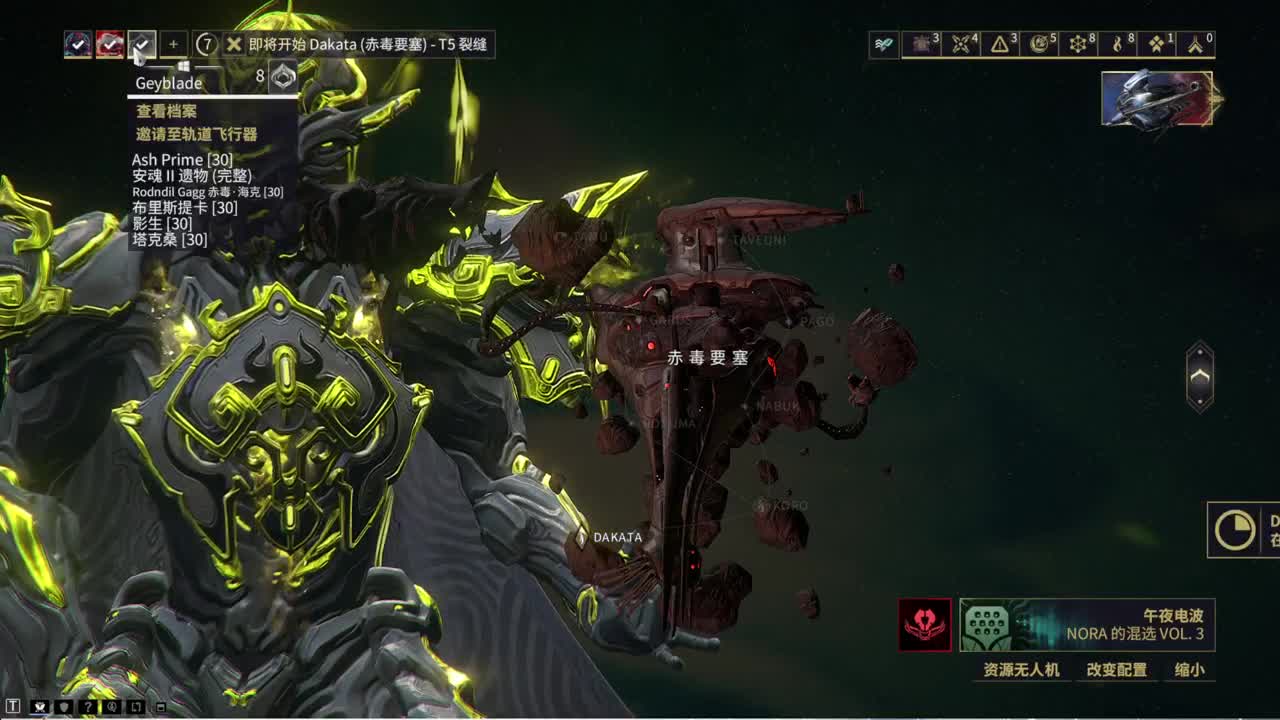Select the red squad member avatar
This screenshot has height=720, width=1280.
[x=110, y=44]
